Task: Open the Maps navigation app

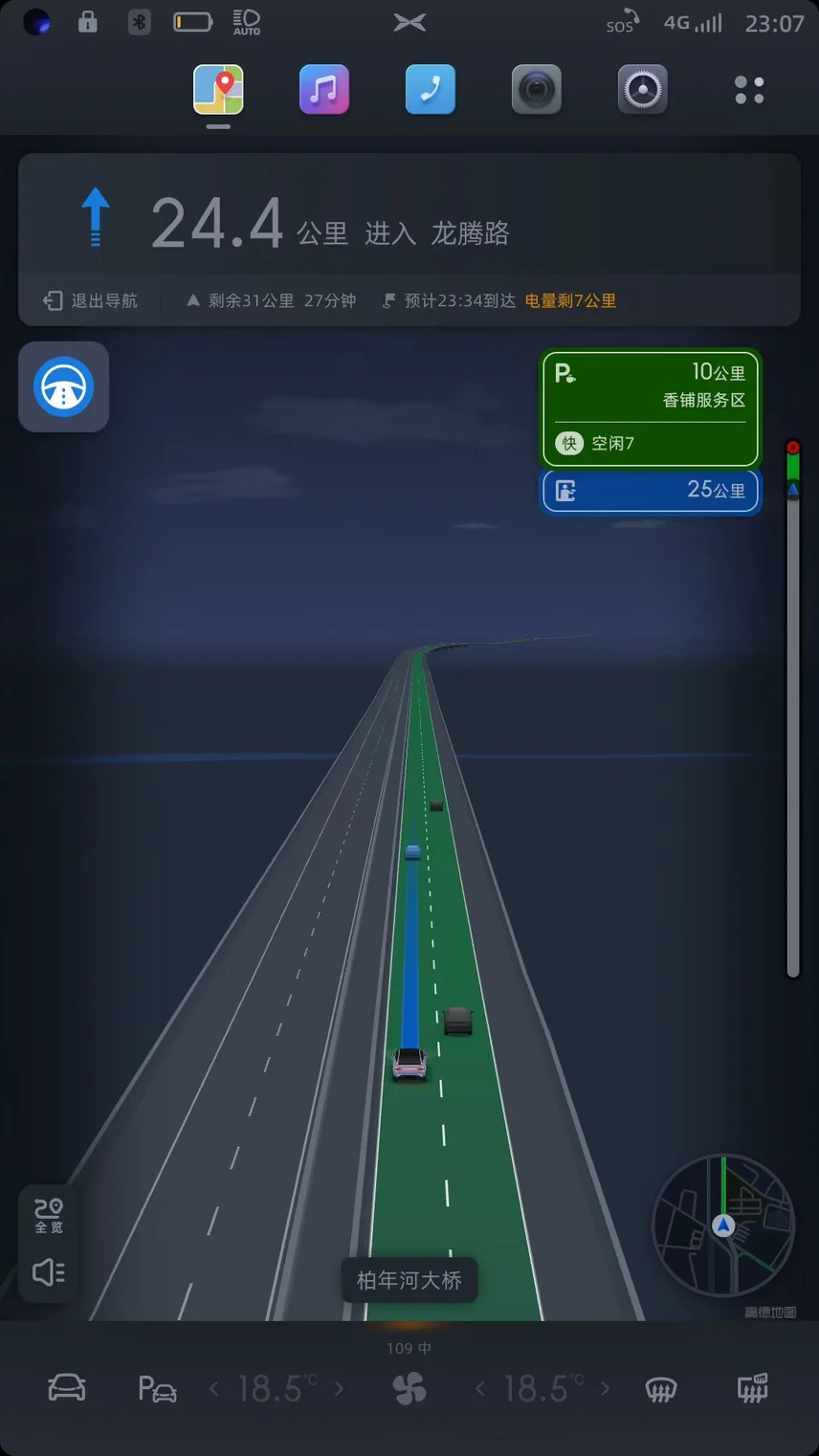Action: pos(218,90)
